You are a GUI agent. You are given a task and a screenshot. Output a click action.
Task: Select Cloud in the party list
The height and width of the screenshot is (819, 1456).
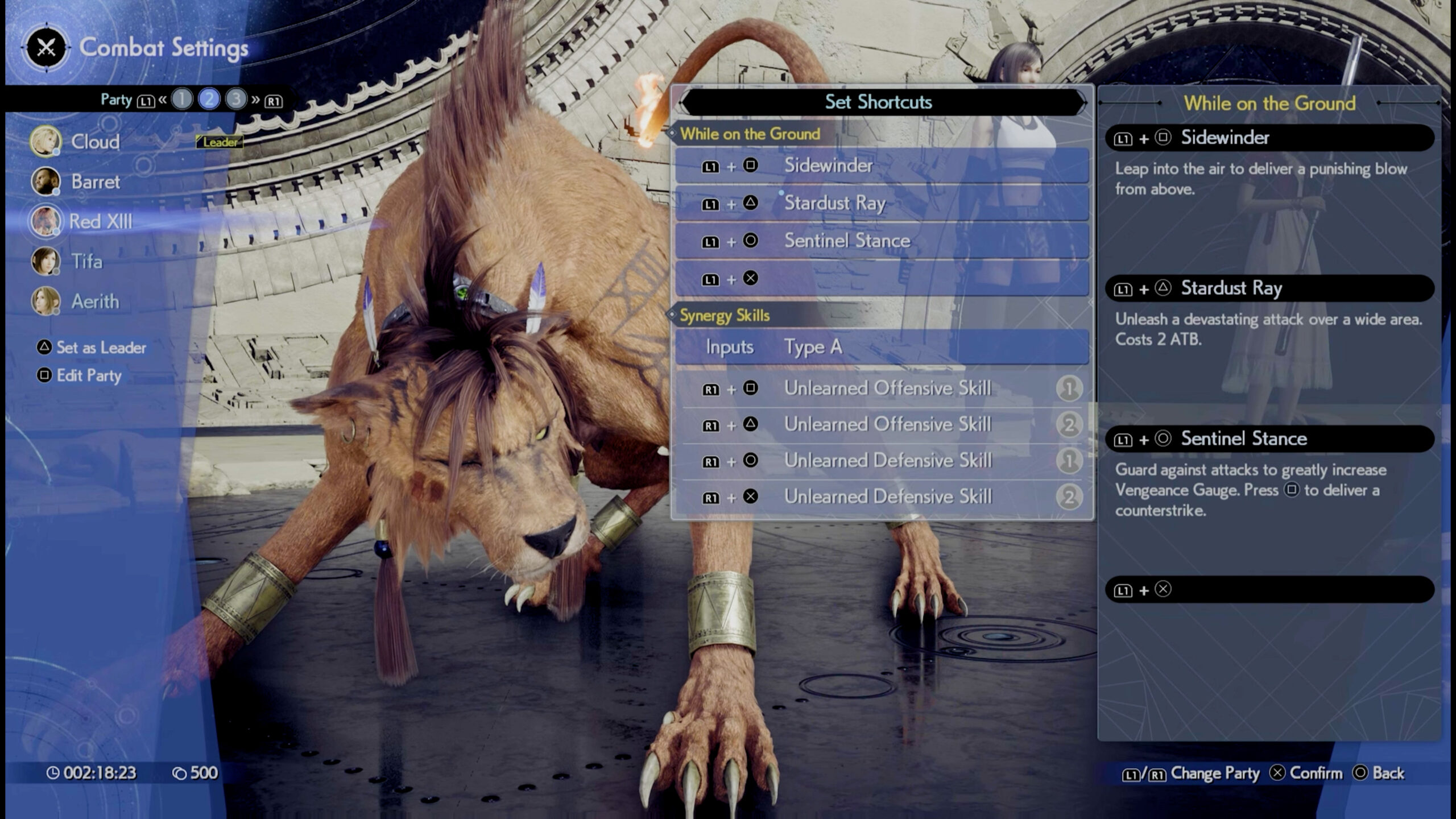tap(94, 142)
